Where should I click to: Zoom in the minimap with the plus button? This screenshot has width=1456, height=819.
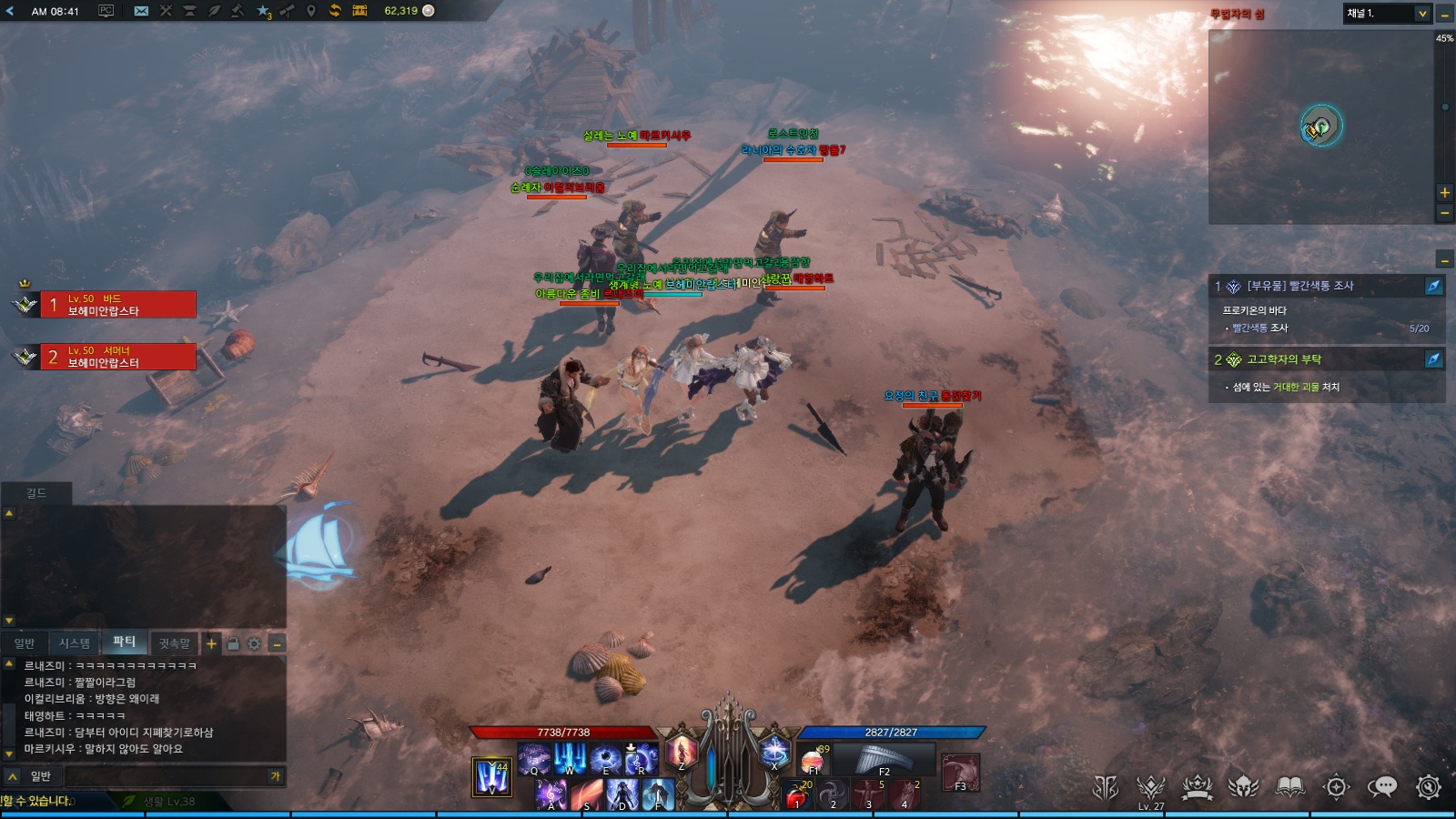pyautogui.click(x=1444, y=193)
